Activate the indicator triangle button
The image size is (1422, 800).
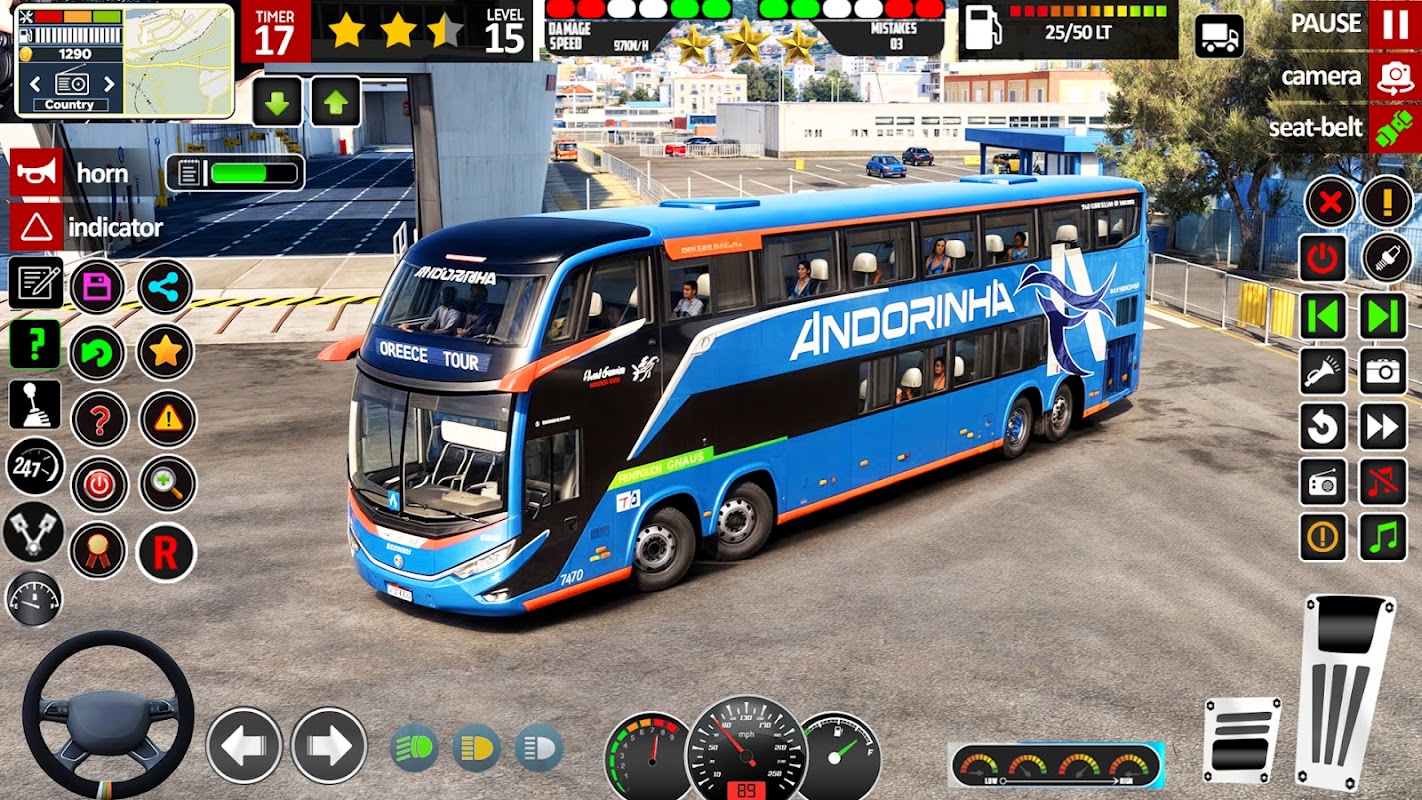(37, 227)
